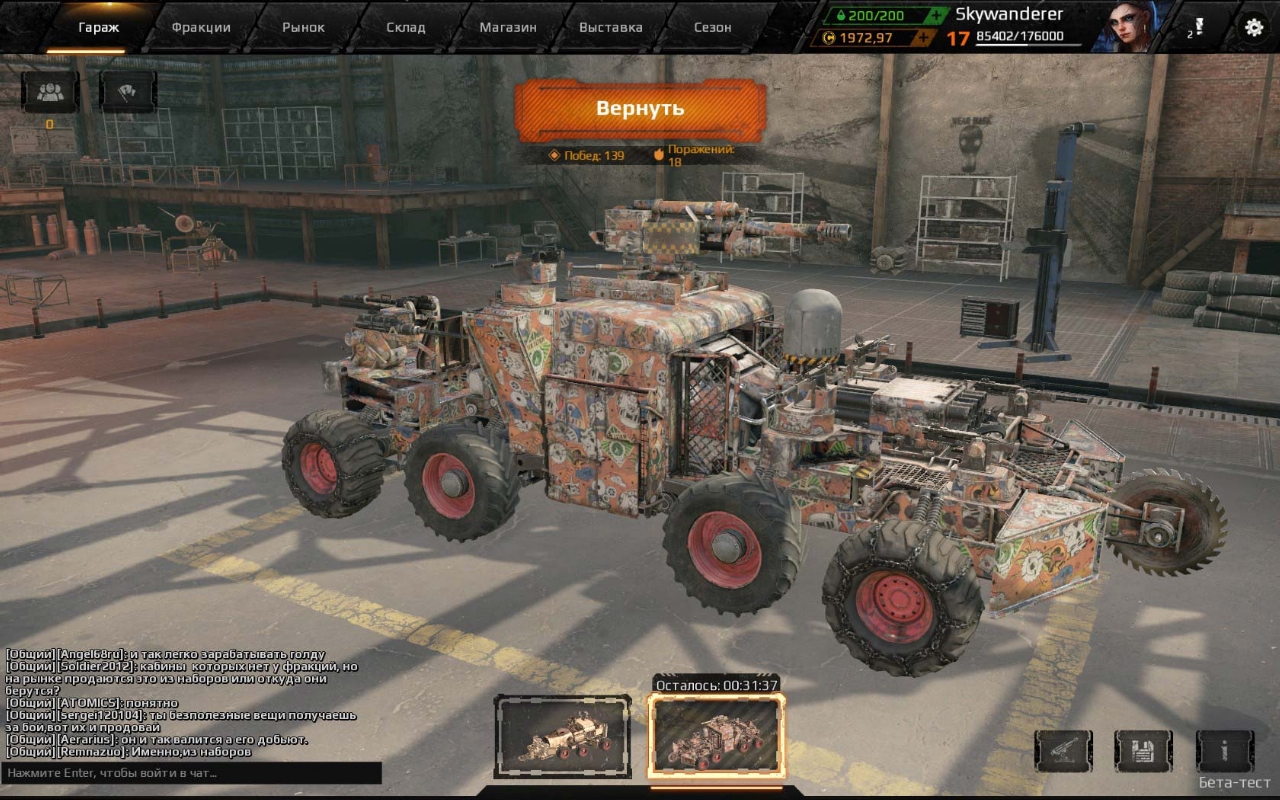Screen dimensions: 1280x800
Task: Click the flag icon button
Action: (x=128, y=92)
